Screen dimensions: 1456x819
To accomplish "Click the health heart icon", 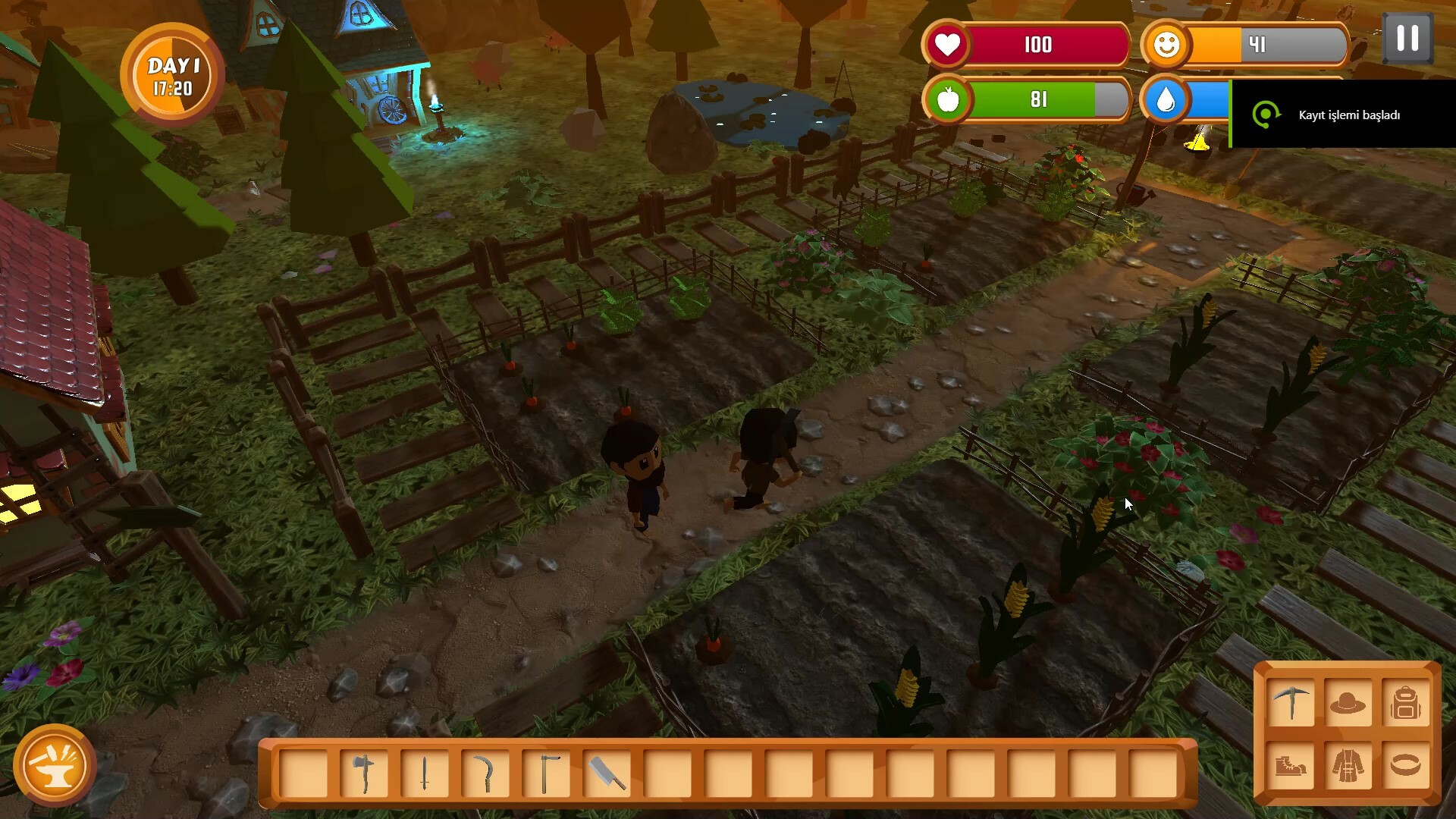I will (948, 45).
